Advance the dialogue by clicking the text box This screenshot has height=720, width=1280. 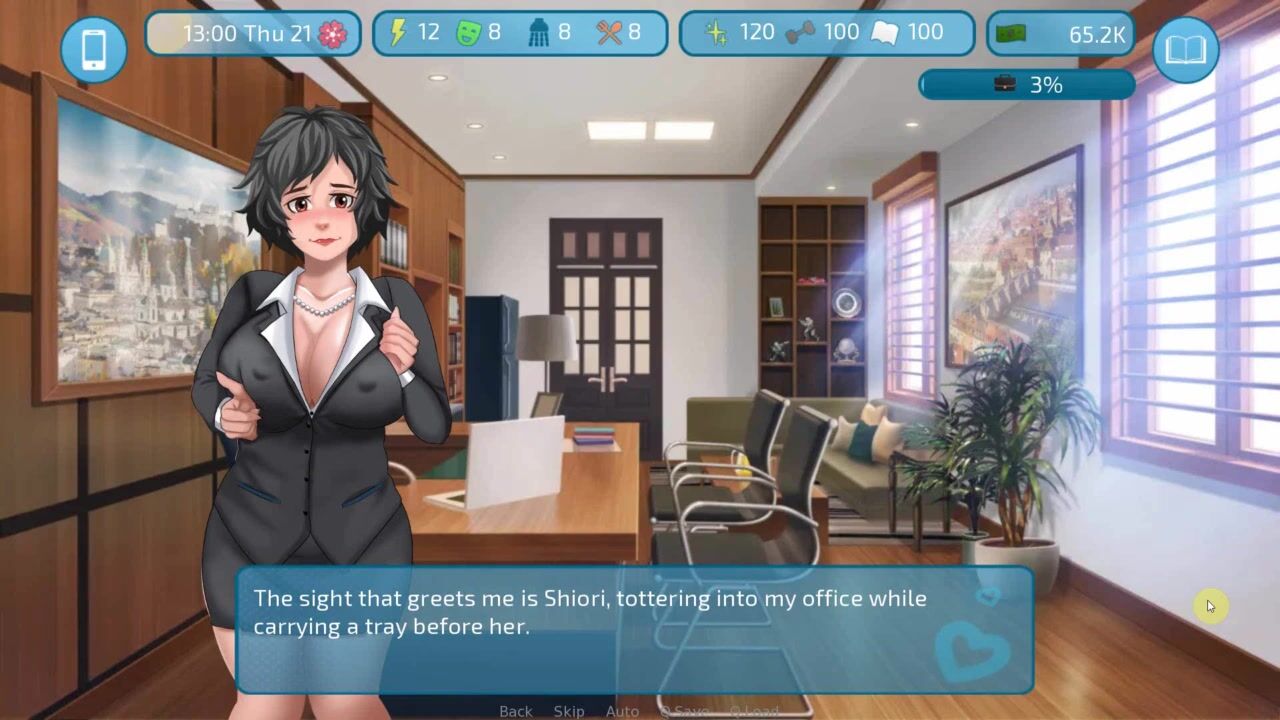tap(634, 630)
